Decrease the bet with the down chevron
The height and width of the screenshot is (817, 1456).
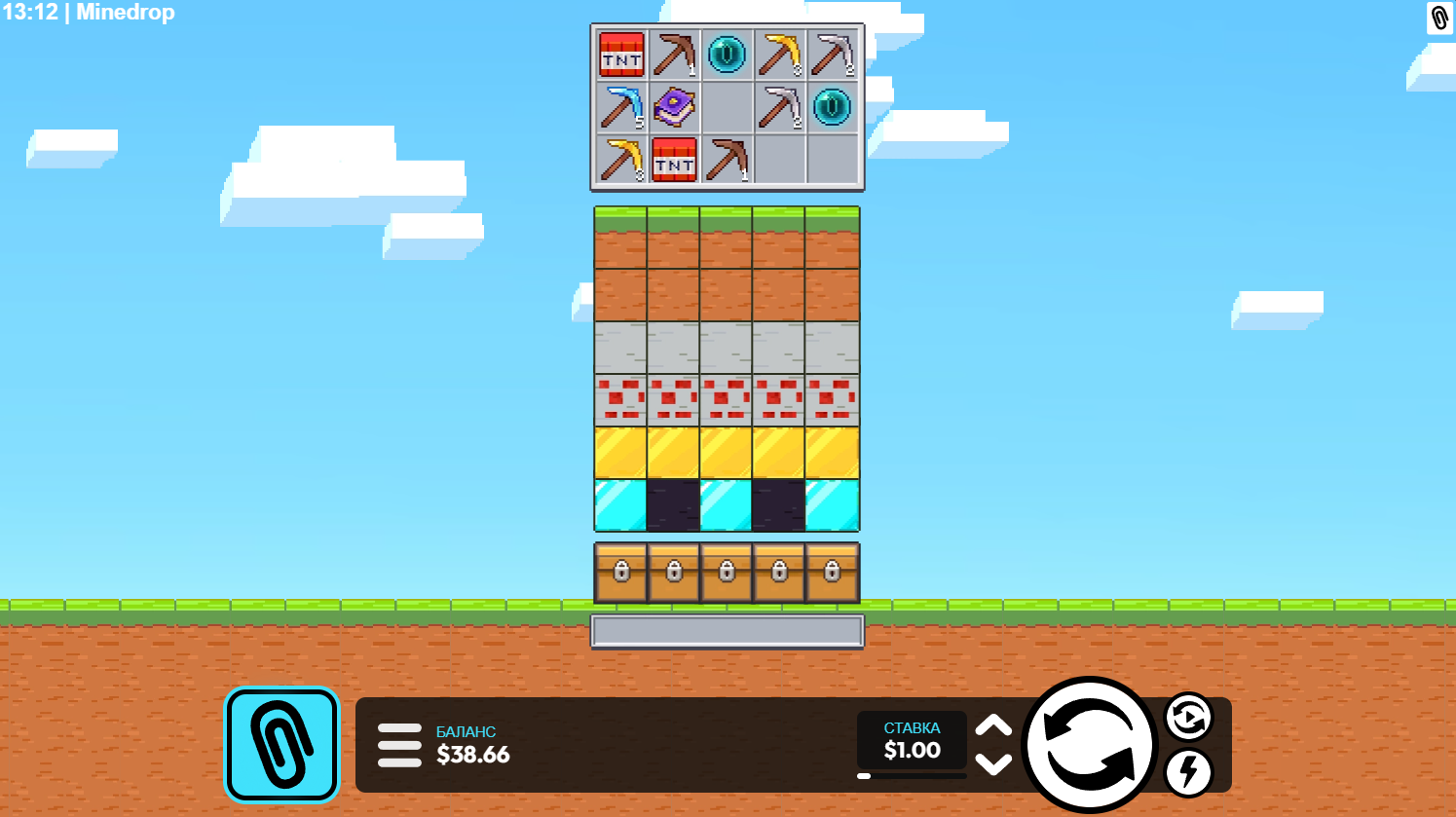pos(994,765)
